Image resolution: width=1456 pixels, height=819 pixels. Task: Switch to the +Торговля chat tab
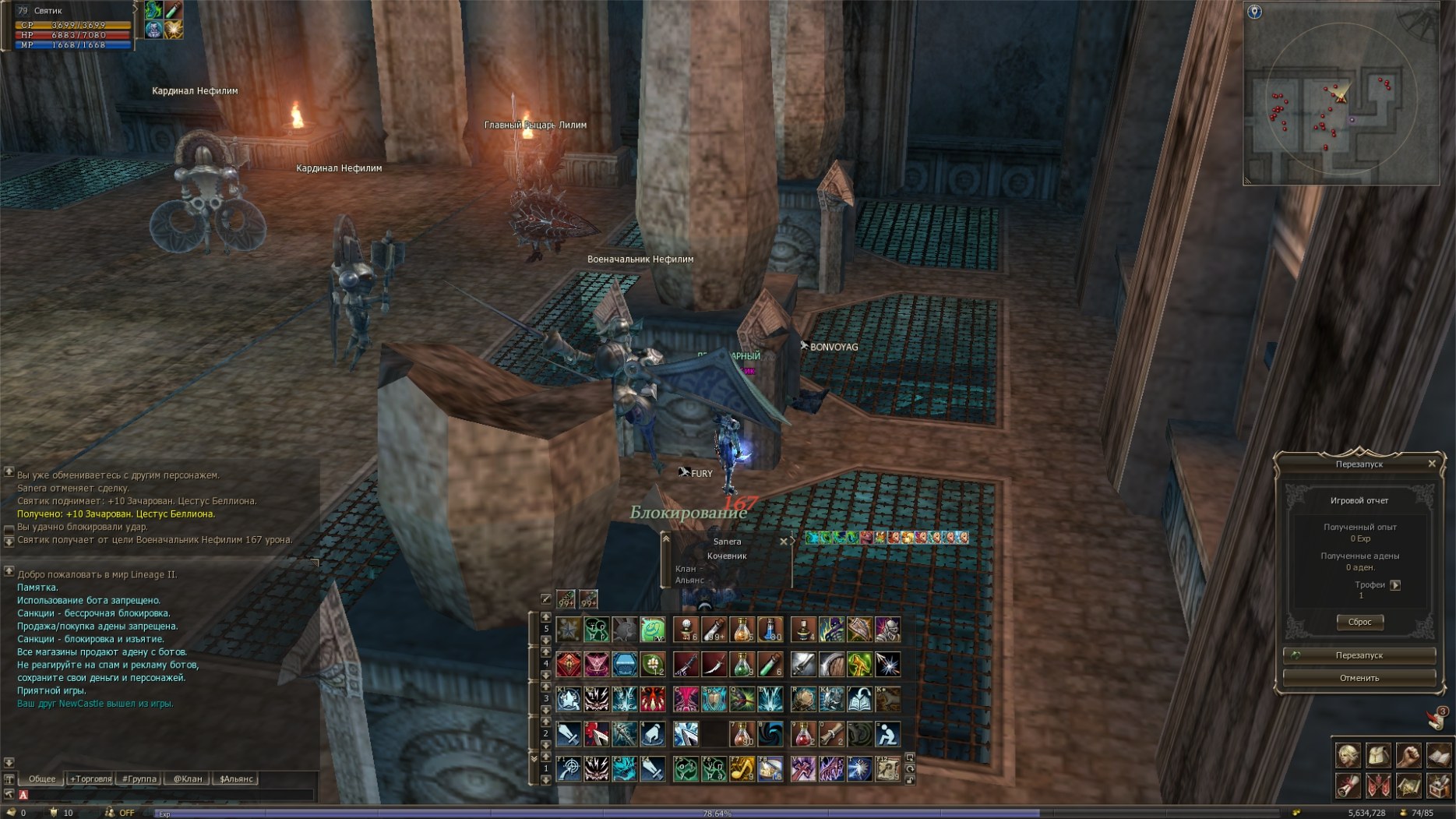pyautogui.click(x=91, y=778)
